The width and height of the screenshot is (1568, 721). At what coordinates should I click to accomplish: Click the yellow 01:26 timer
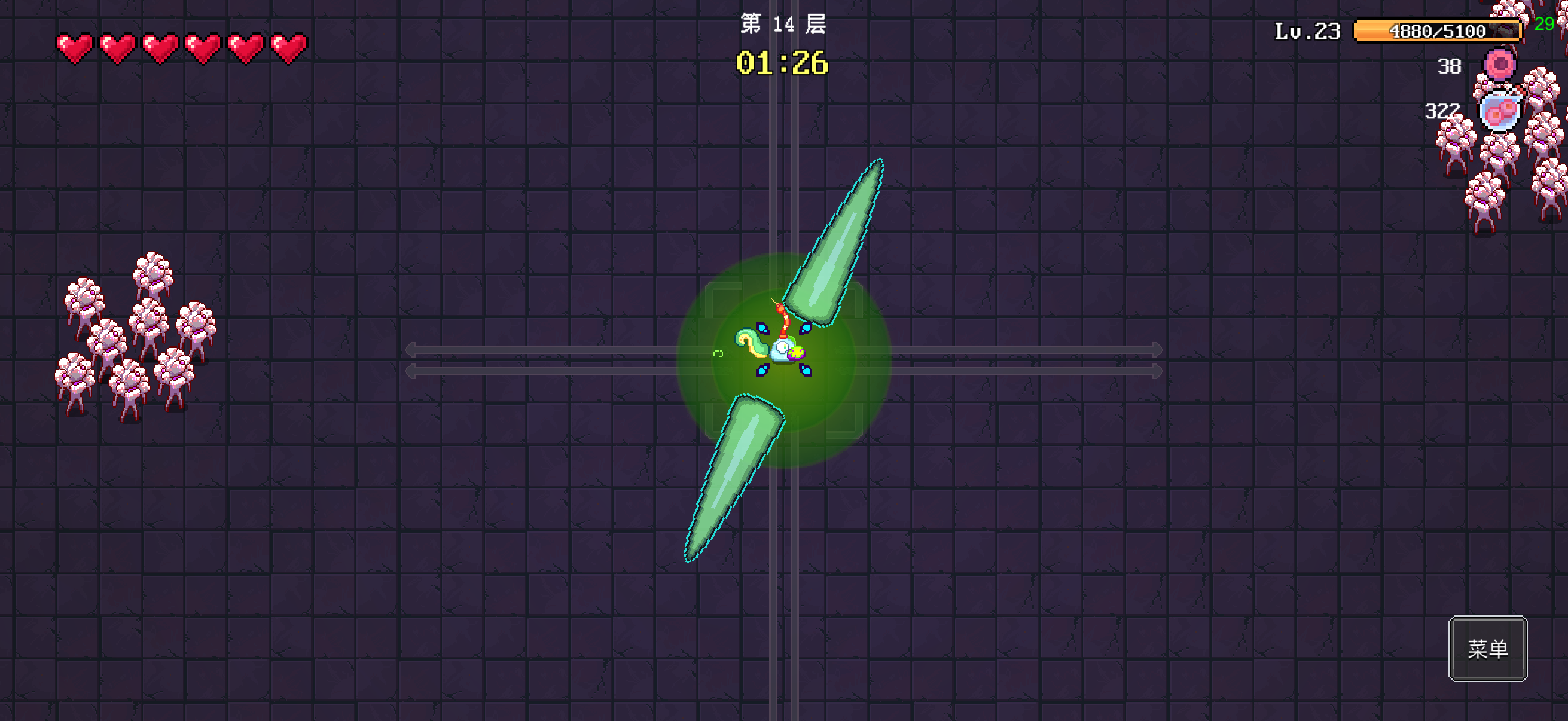tap(781, 63)
